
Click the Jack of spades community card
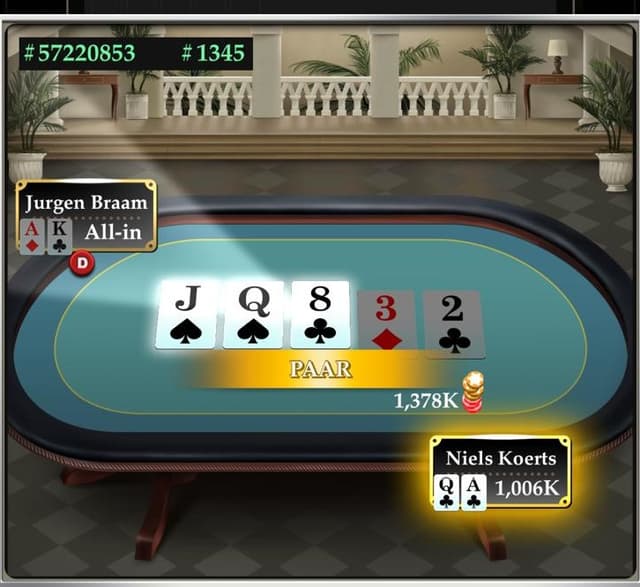point(187,315)
